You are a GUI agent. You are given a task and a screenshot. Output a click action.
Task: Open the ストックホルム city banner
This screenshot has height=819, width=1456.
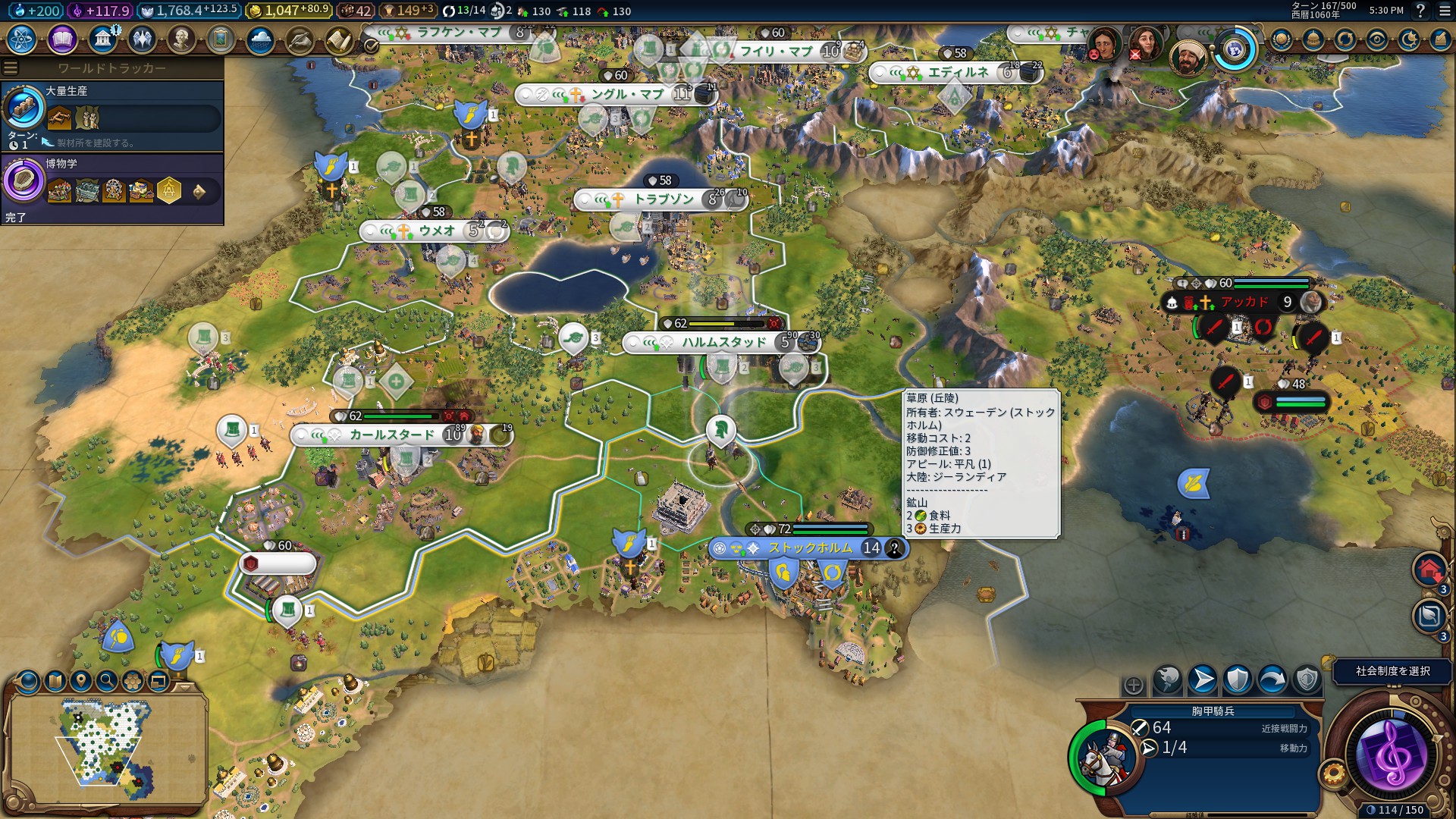coord(808,548)
